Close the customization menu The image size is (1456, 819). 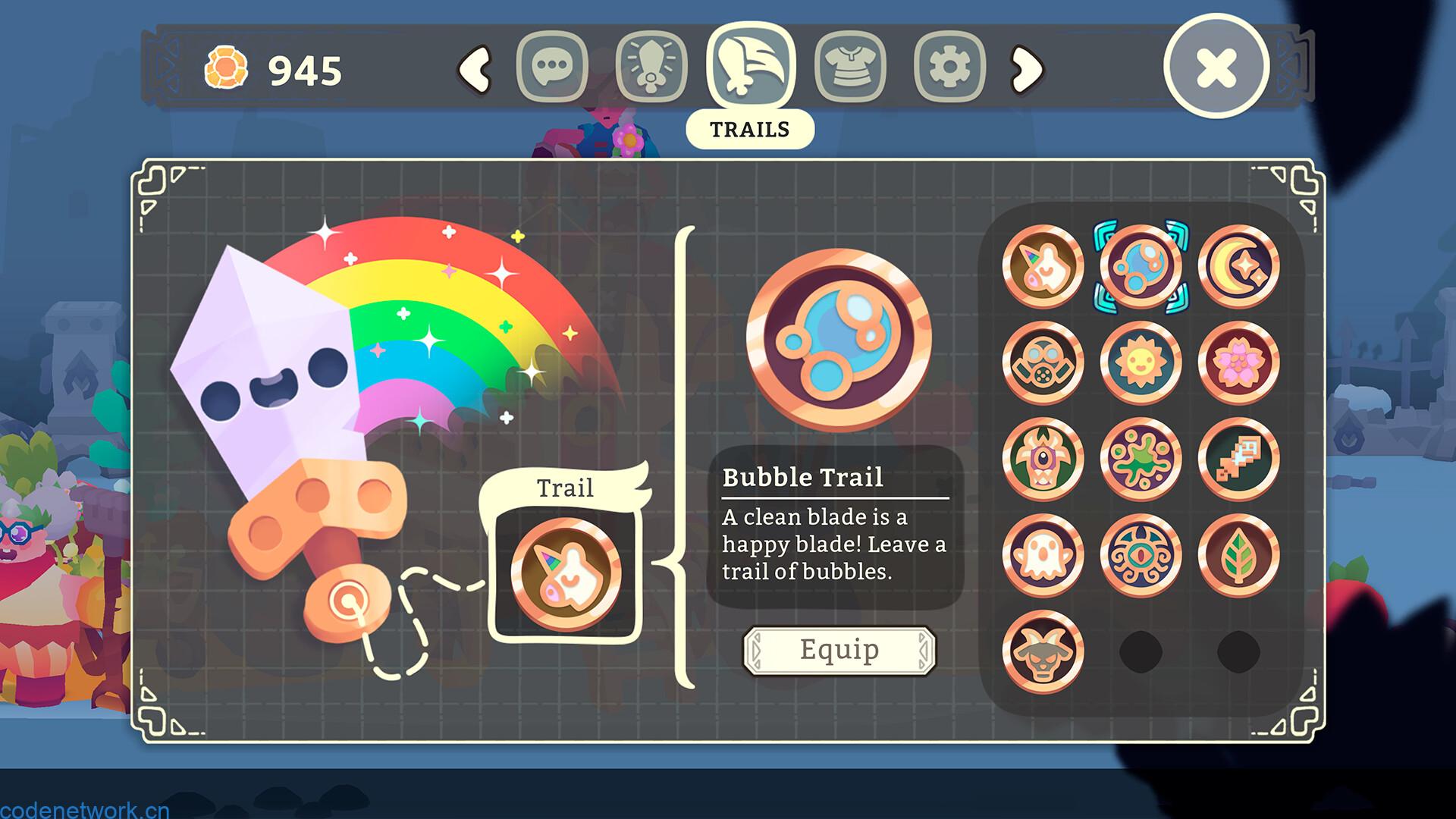(1216, 67)
